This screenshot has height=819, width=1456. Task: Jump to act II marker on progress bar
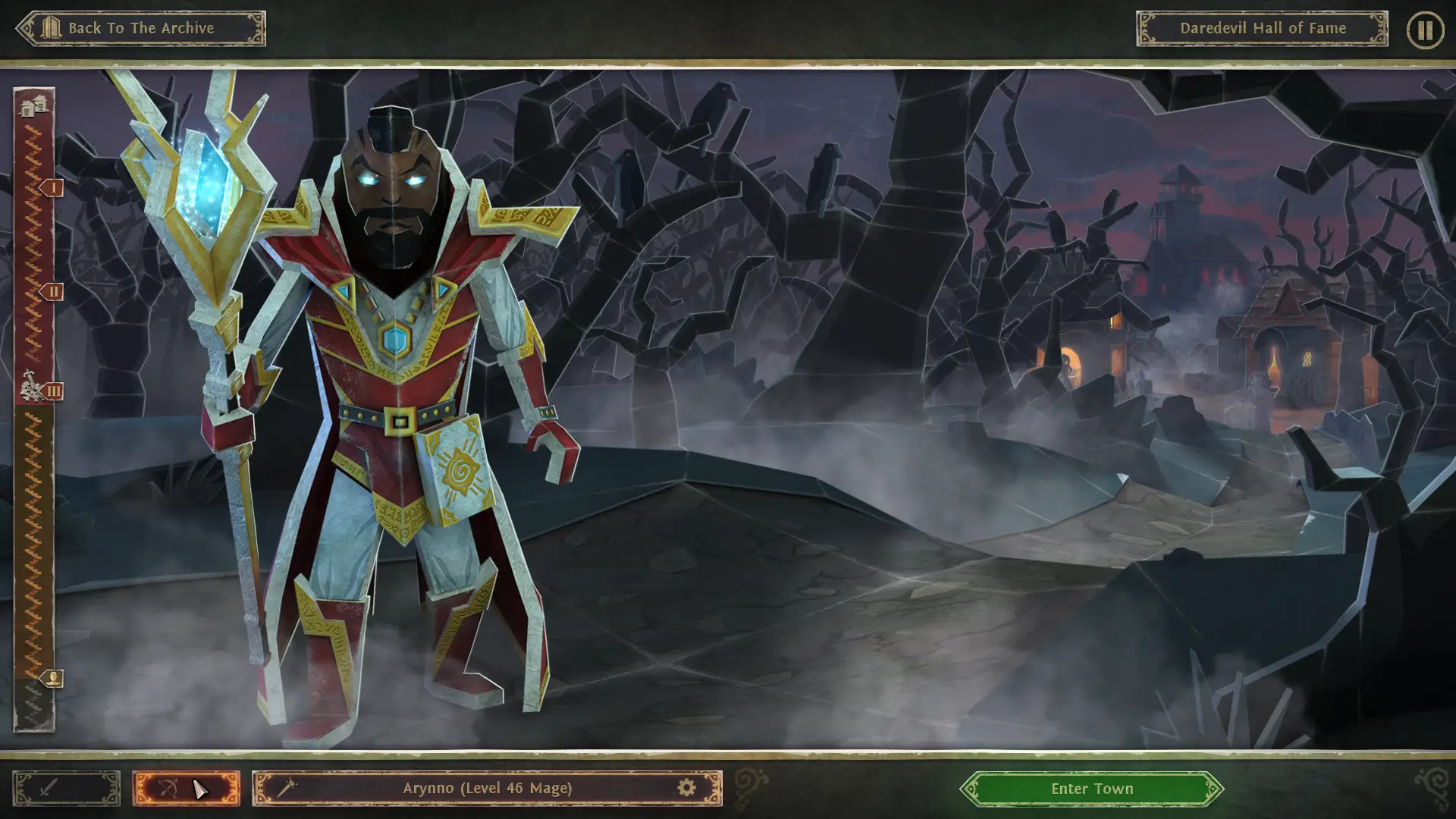point(52,291)
